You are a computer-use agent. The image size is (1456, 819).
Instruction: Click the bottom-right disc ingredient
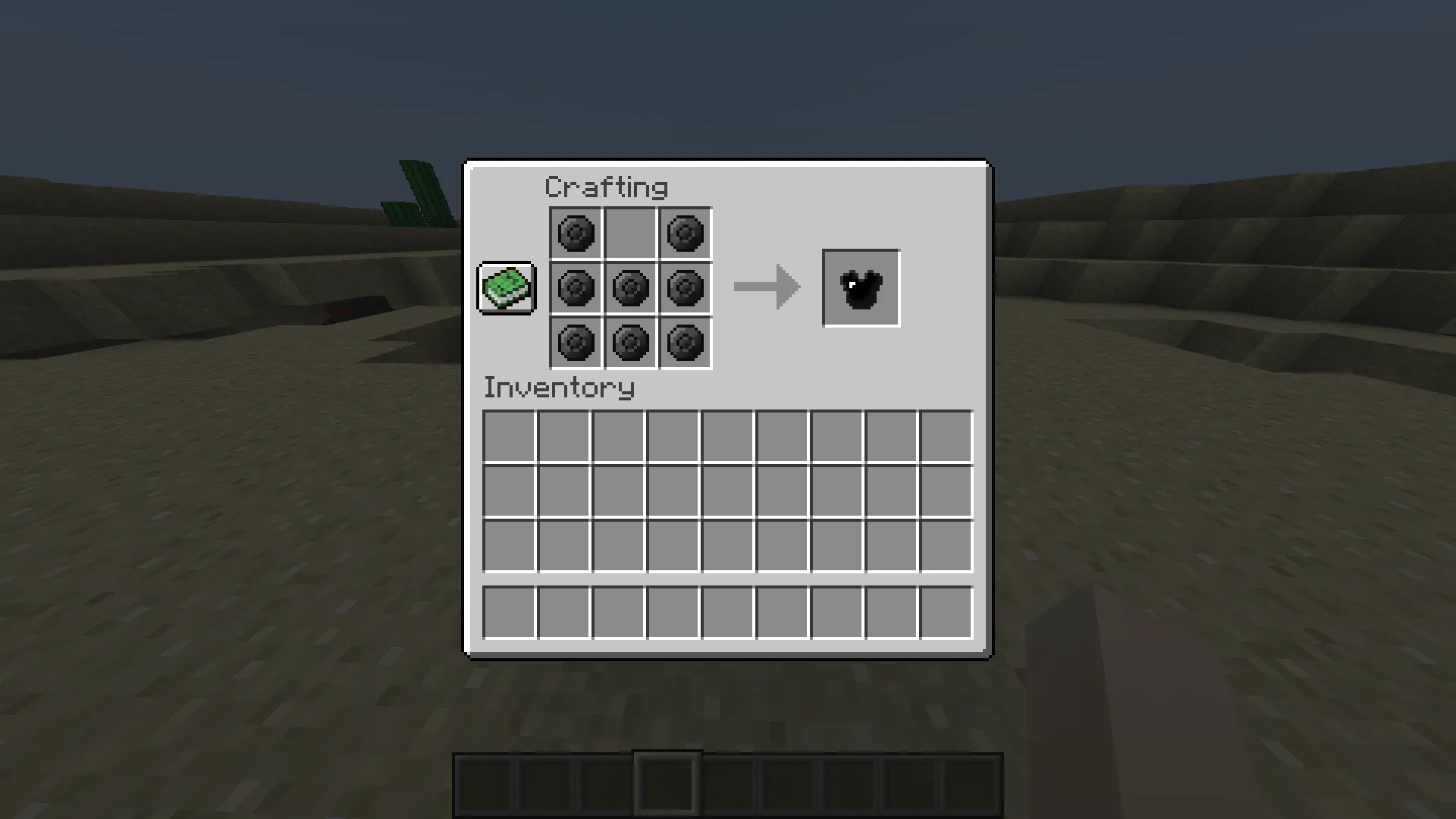tap(686, 343)
